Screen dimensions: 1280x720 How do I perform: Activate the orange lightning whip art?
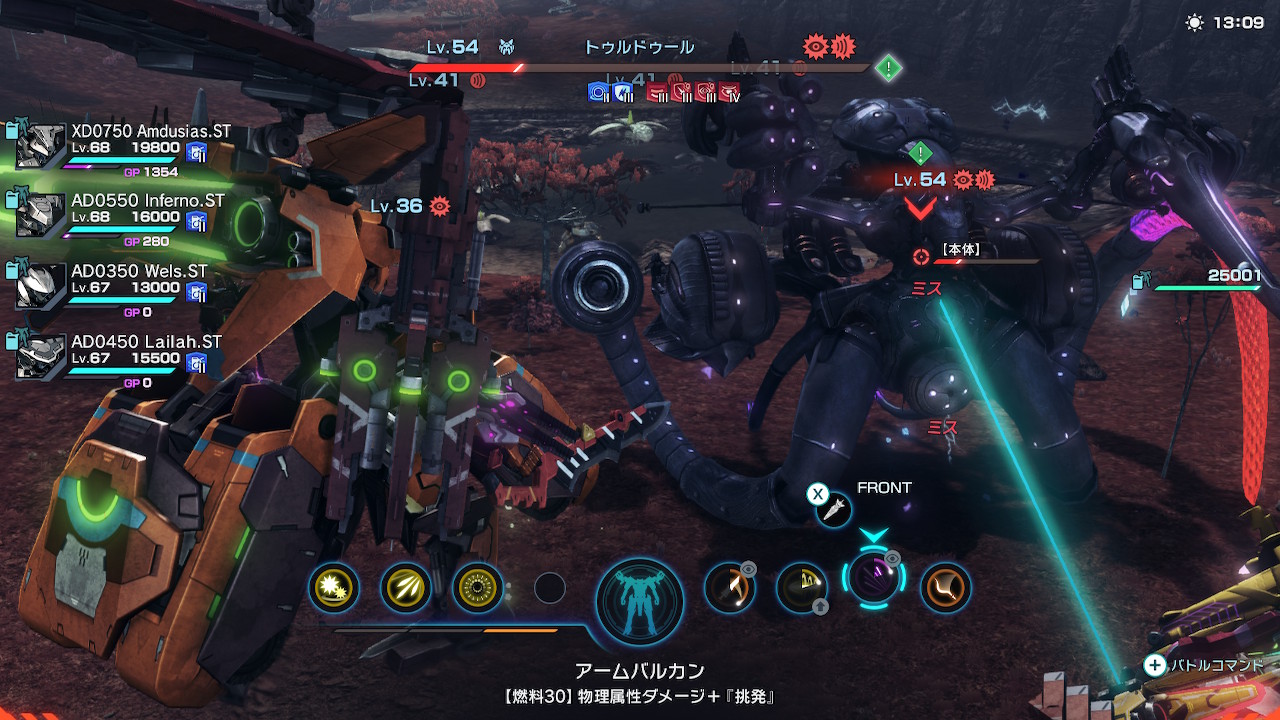[945, 587]
